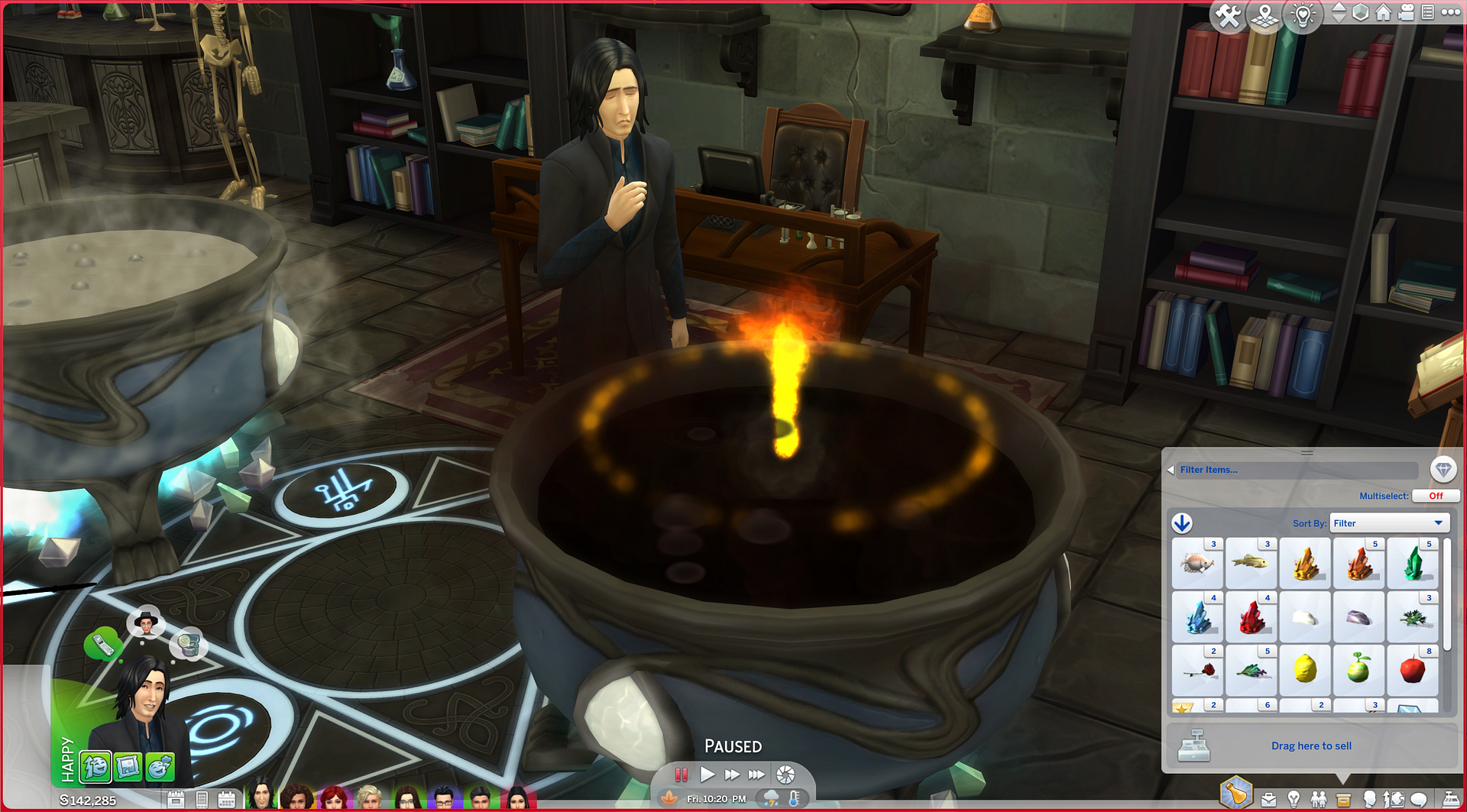Resume the game at normal play speed
Viewport: 1467px width, 812px height.
click(x=708, y=775)
